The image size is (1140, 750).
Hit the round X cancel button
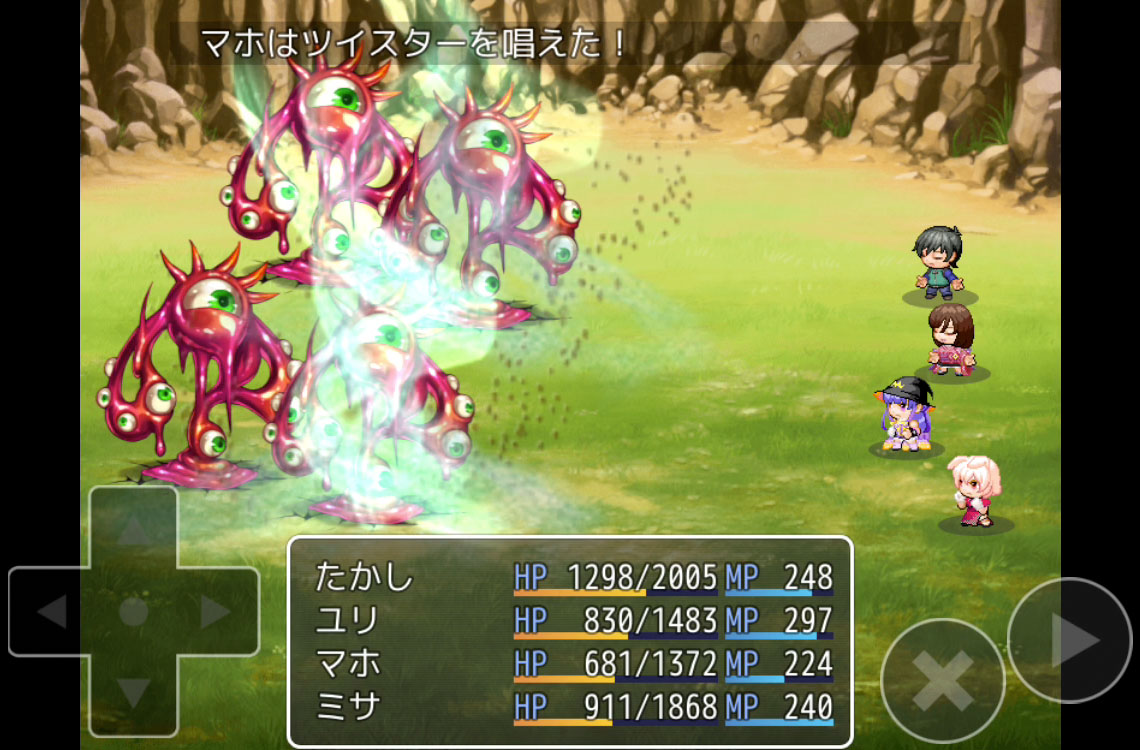942,681
